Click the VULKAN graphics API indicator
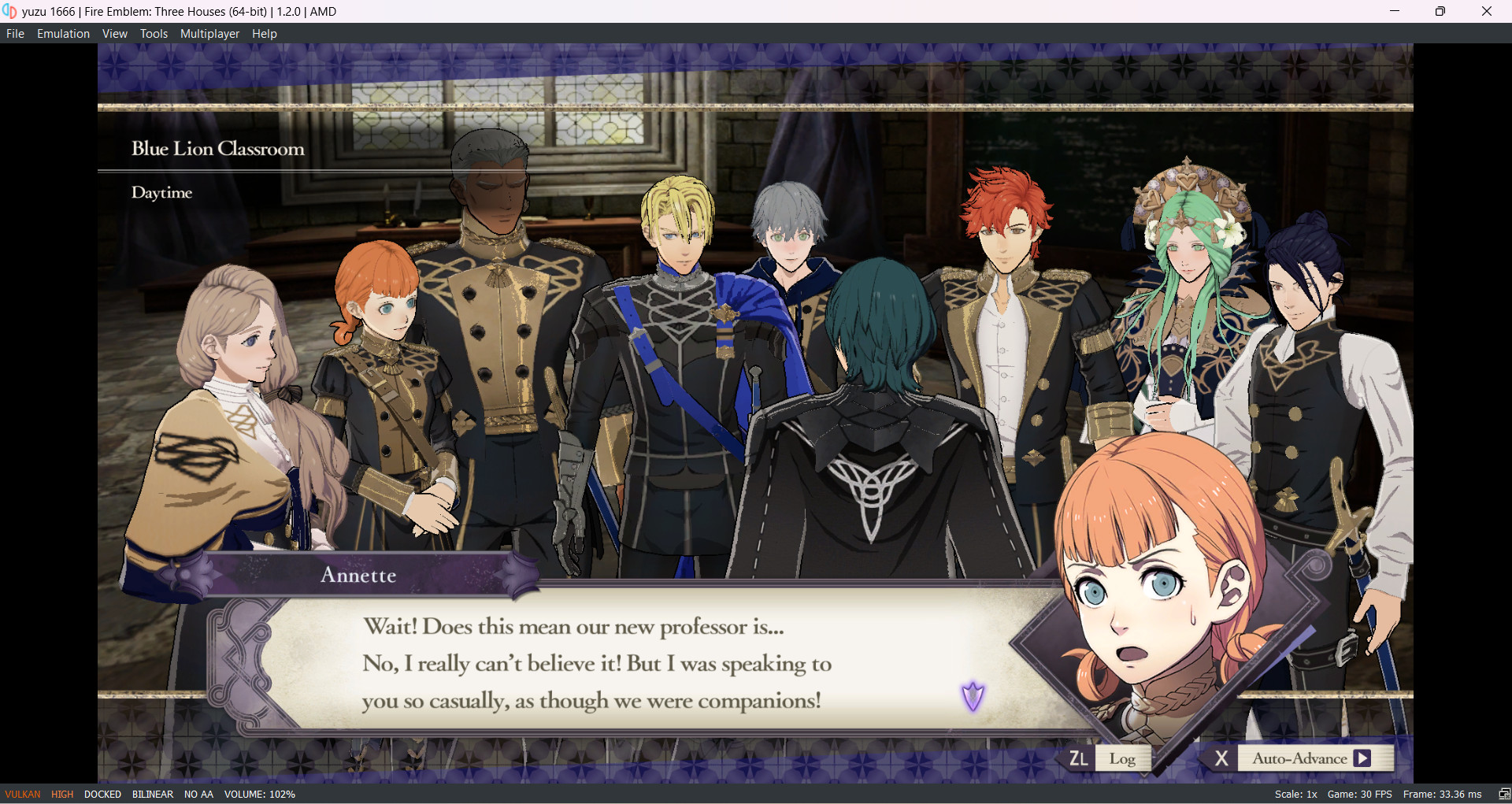The height and width of the screenshot is (804, 1512). [21, 794]
